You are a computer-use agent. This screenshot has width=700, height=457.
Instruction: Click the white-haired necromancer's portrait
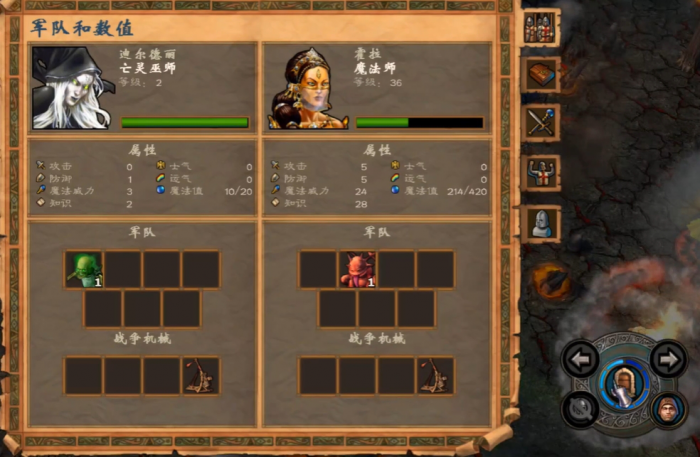[72, 88]
